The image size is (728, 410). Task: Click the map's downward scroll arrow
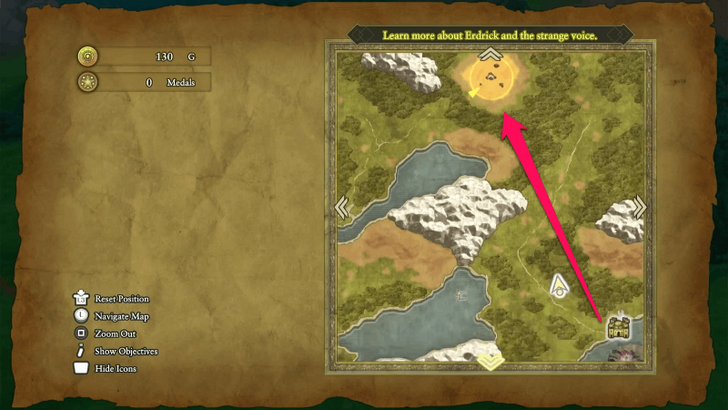pos(490,362)
